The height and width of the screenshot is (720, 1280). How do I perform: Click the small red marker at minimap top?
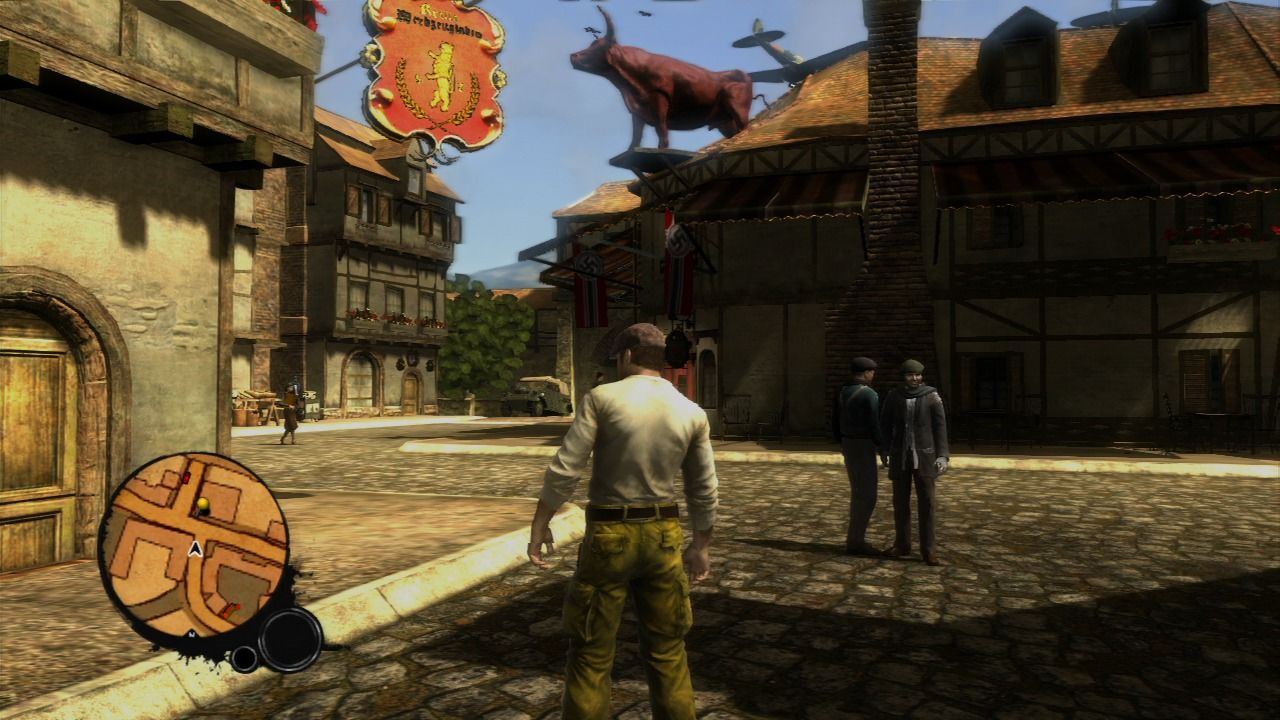186,476
